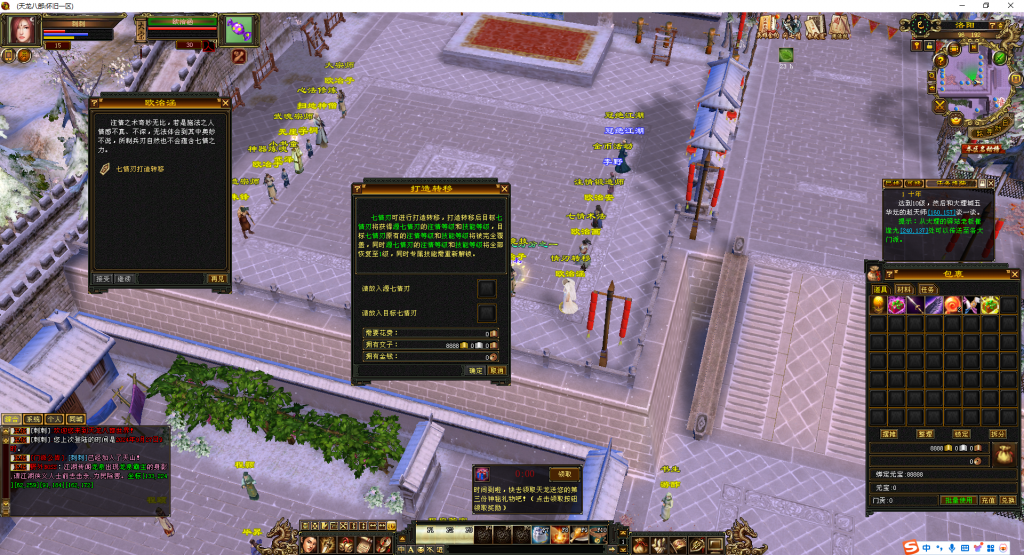
Task: Close the game window
Action: click(1011, 6)
